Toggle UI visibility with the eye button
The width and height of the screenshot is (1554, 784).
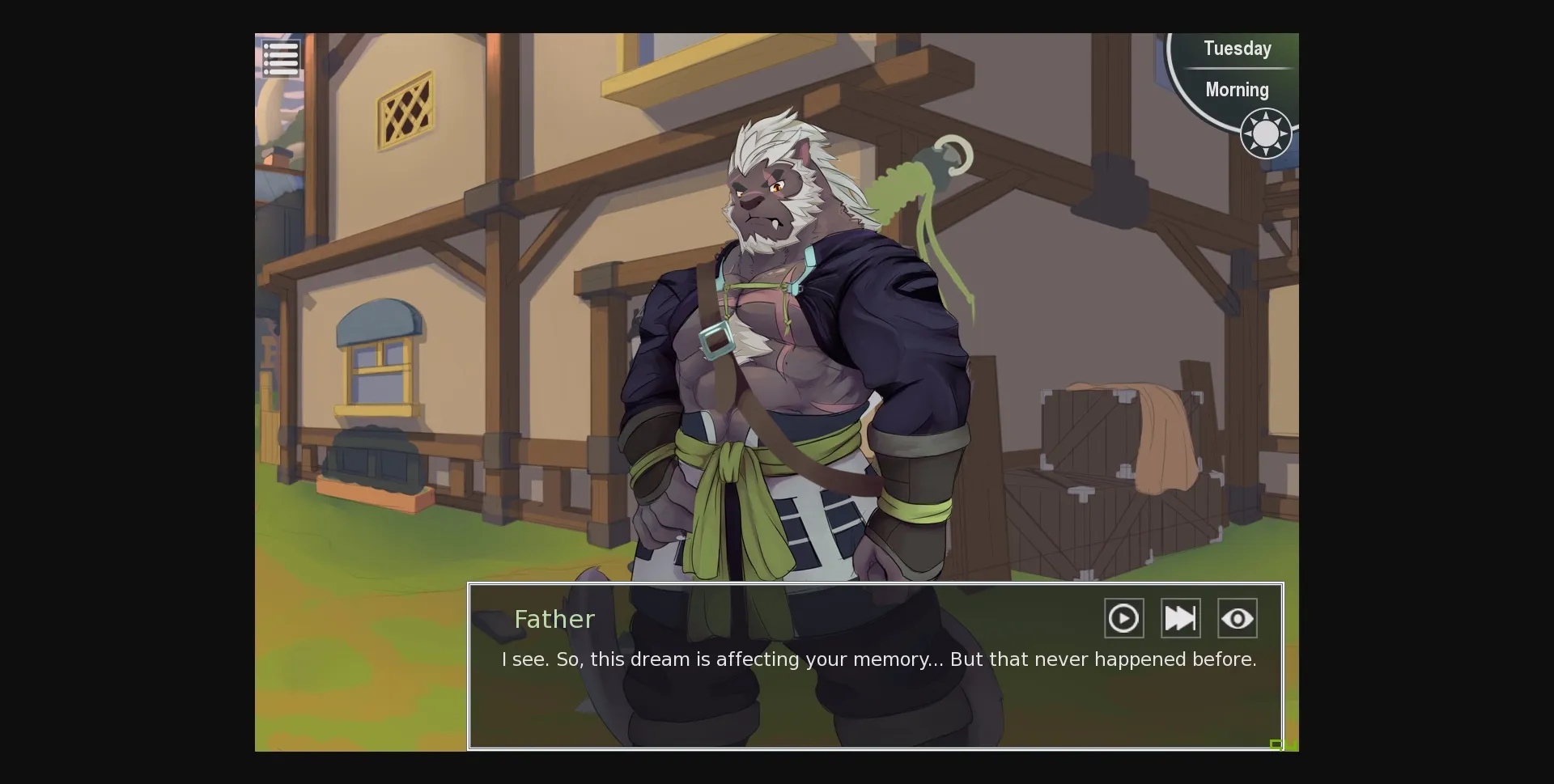[1237, 617]
